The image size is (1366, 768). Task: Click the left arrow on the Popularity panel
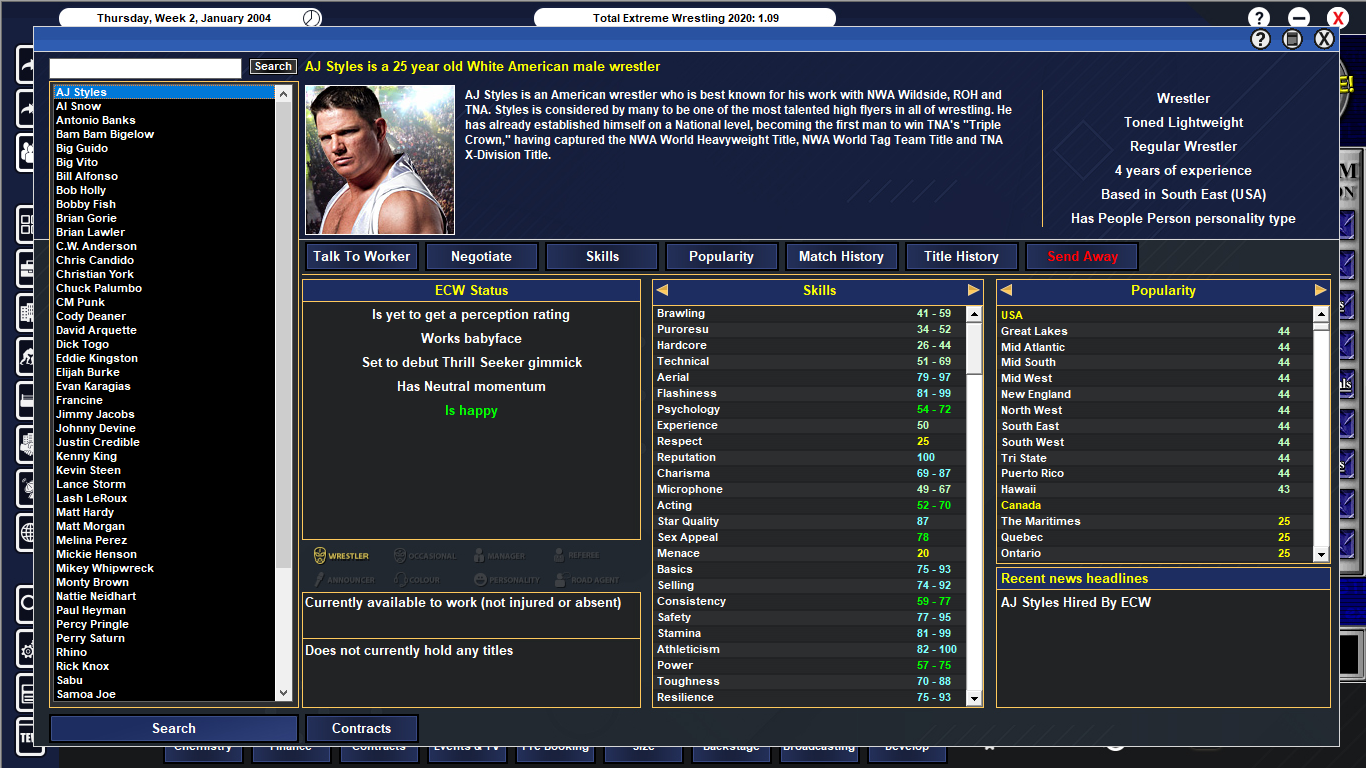coord(1005,289)
